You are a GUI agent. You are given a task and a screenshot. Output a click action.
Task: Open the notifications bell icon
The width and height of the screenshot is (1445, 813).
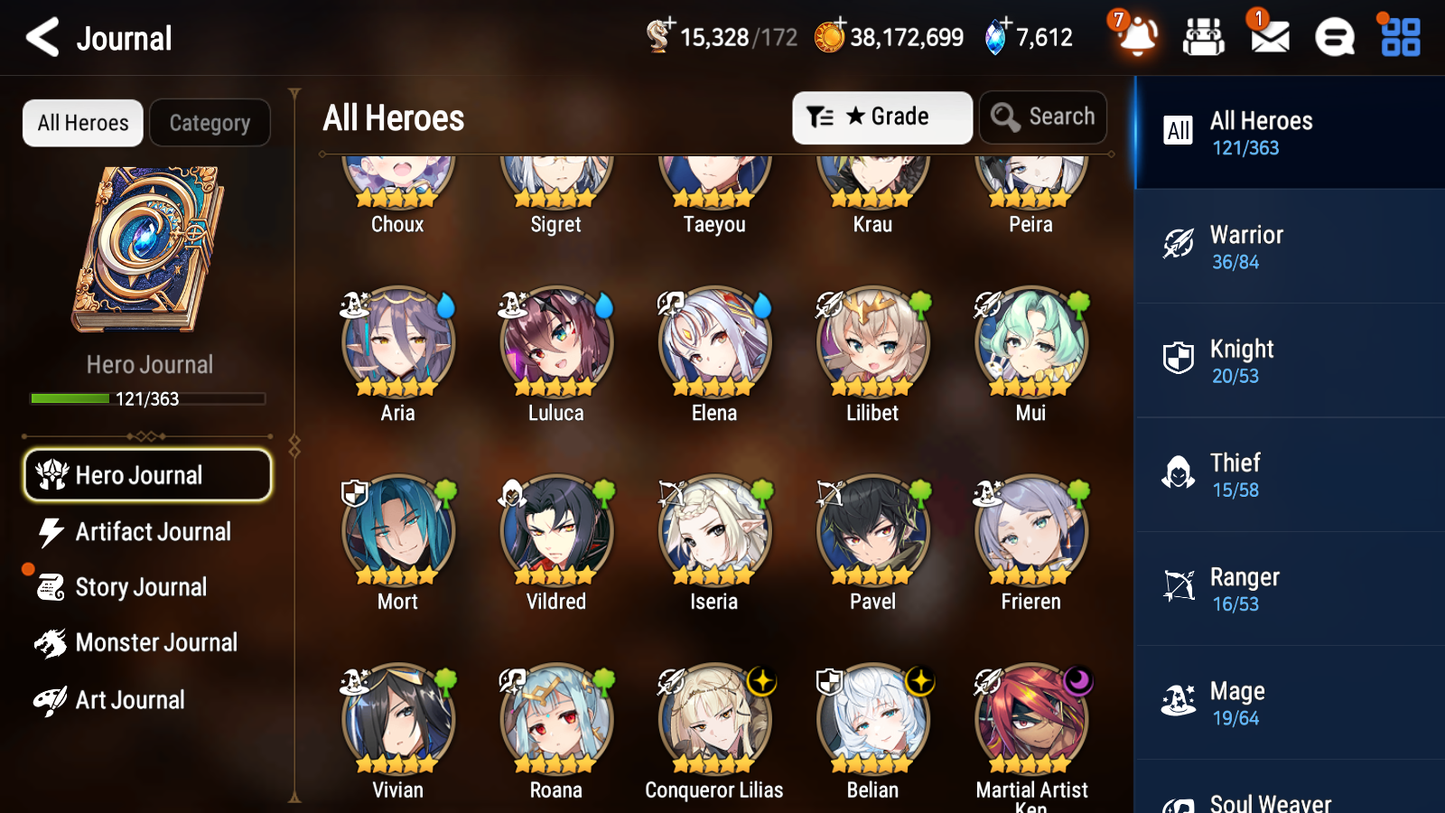click(x=1135, y=36)
